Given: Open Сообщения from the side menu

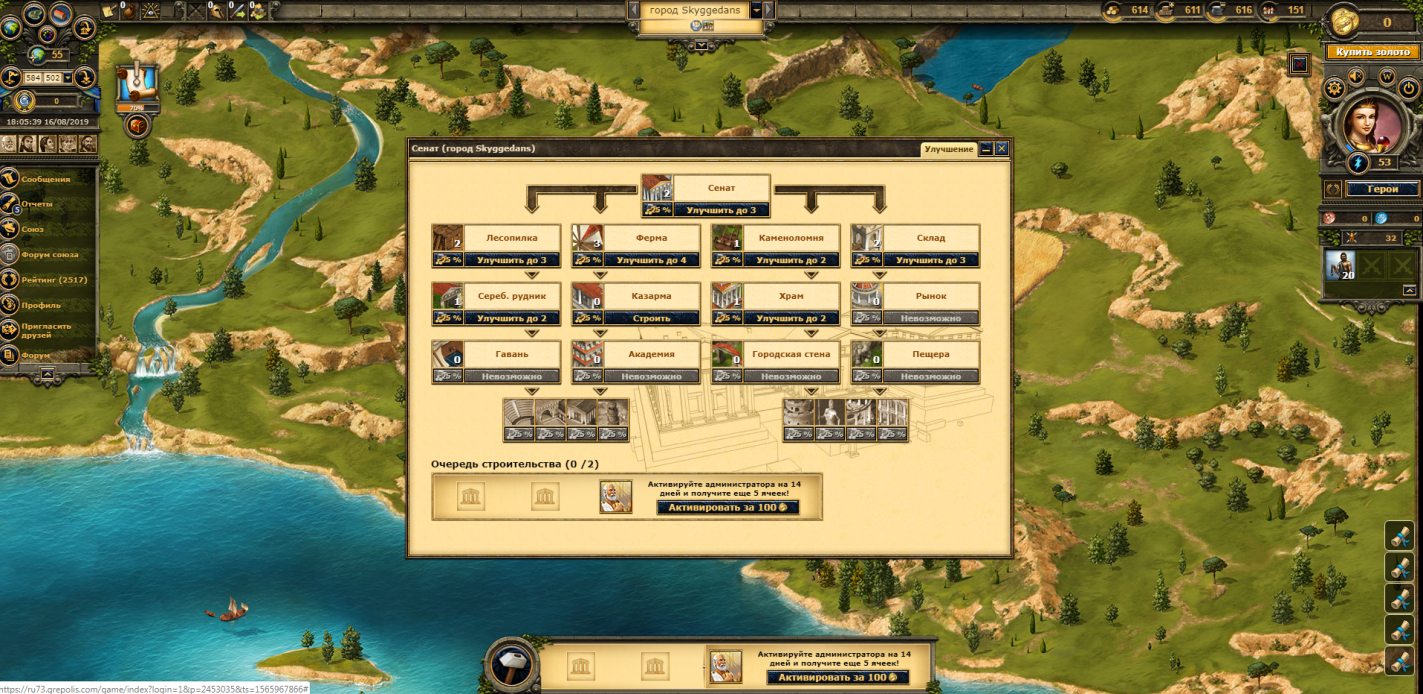Looking at the screenshot, I should [46, 179].
